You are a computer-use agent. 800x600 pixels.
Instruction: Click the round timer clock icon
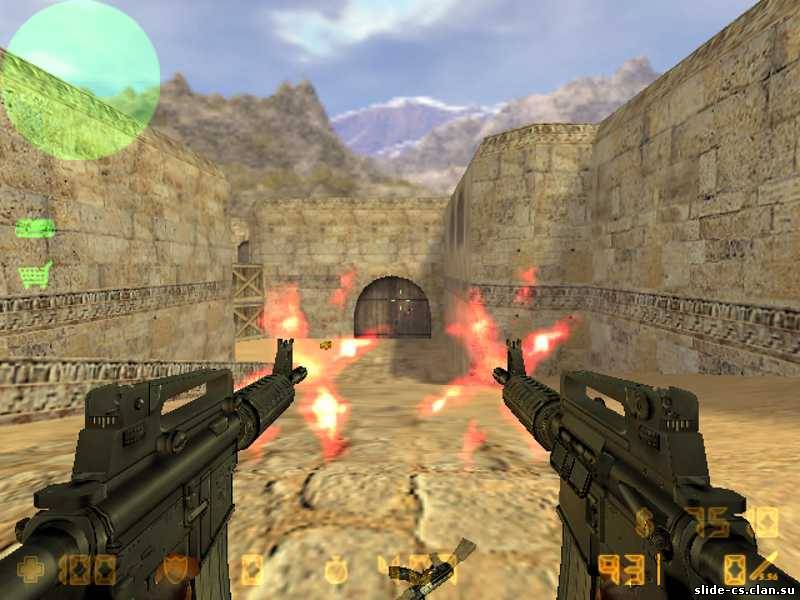[x=337, y=570]
